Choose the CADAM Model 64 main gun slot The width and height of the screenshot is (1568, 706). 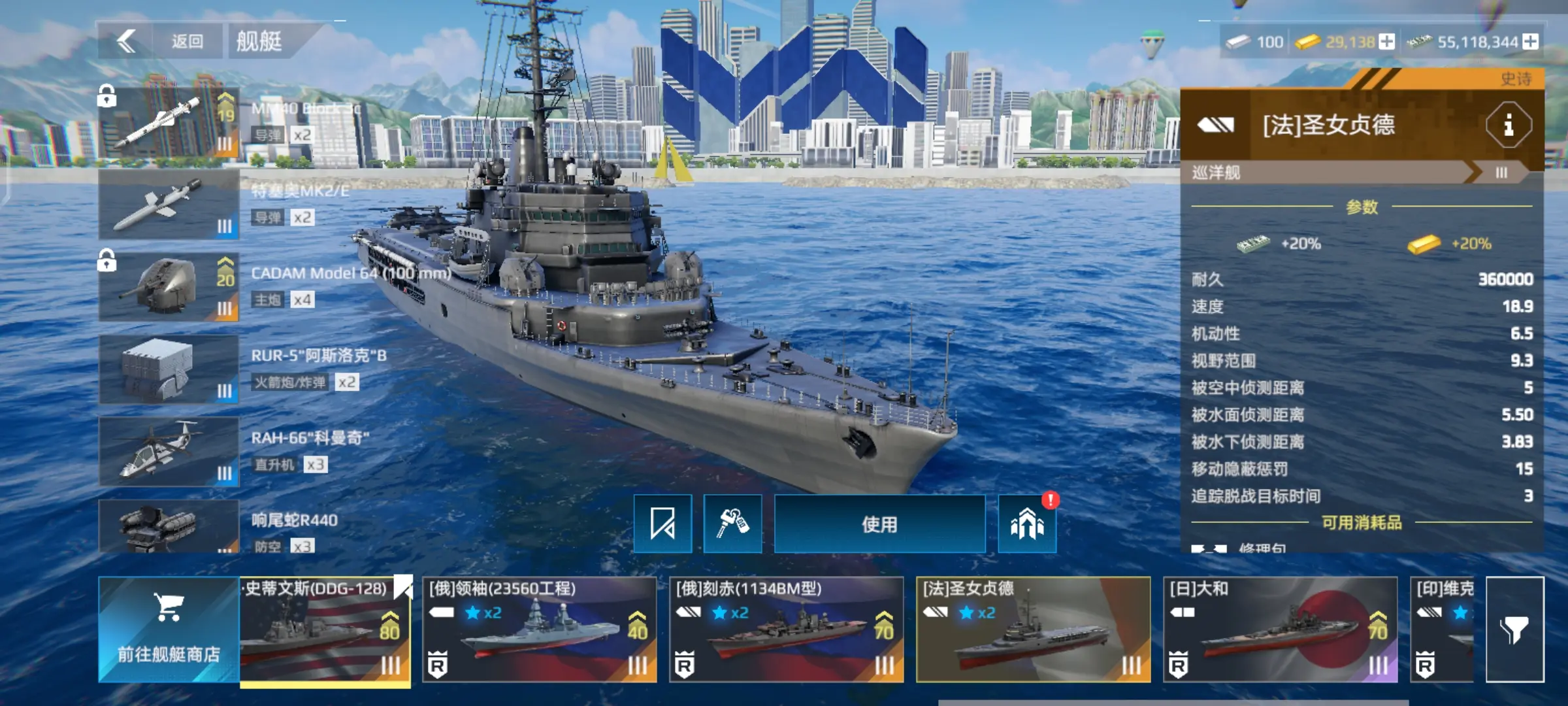[169, 287]
